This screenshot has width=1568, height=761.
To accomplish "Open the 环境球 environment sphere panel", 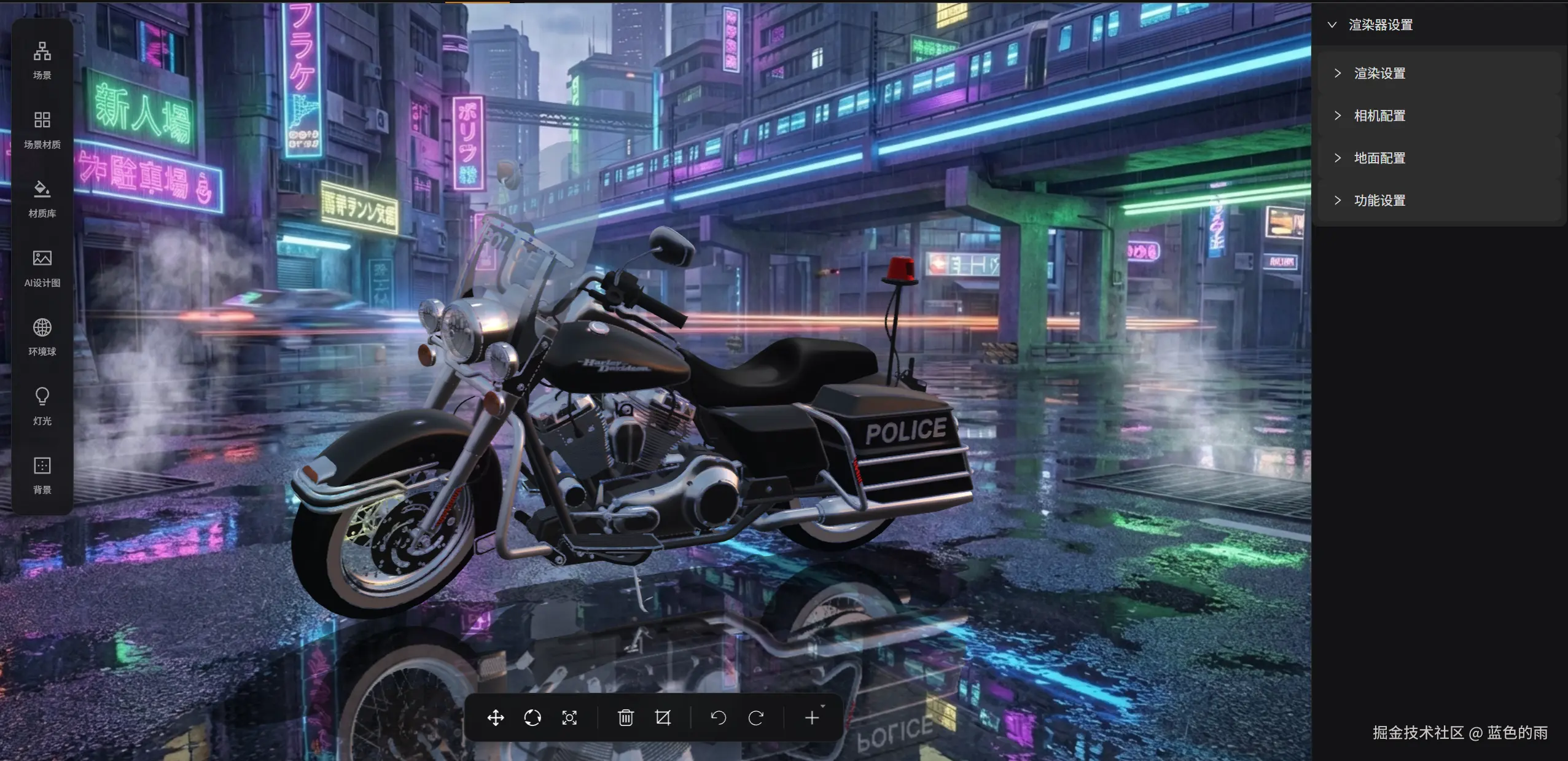I will pos(42,337).
